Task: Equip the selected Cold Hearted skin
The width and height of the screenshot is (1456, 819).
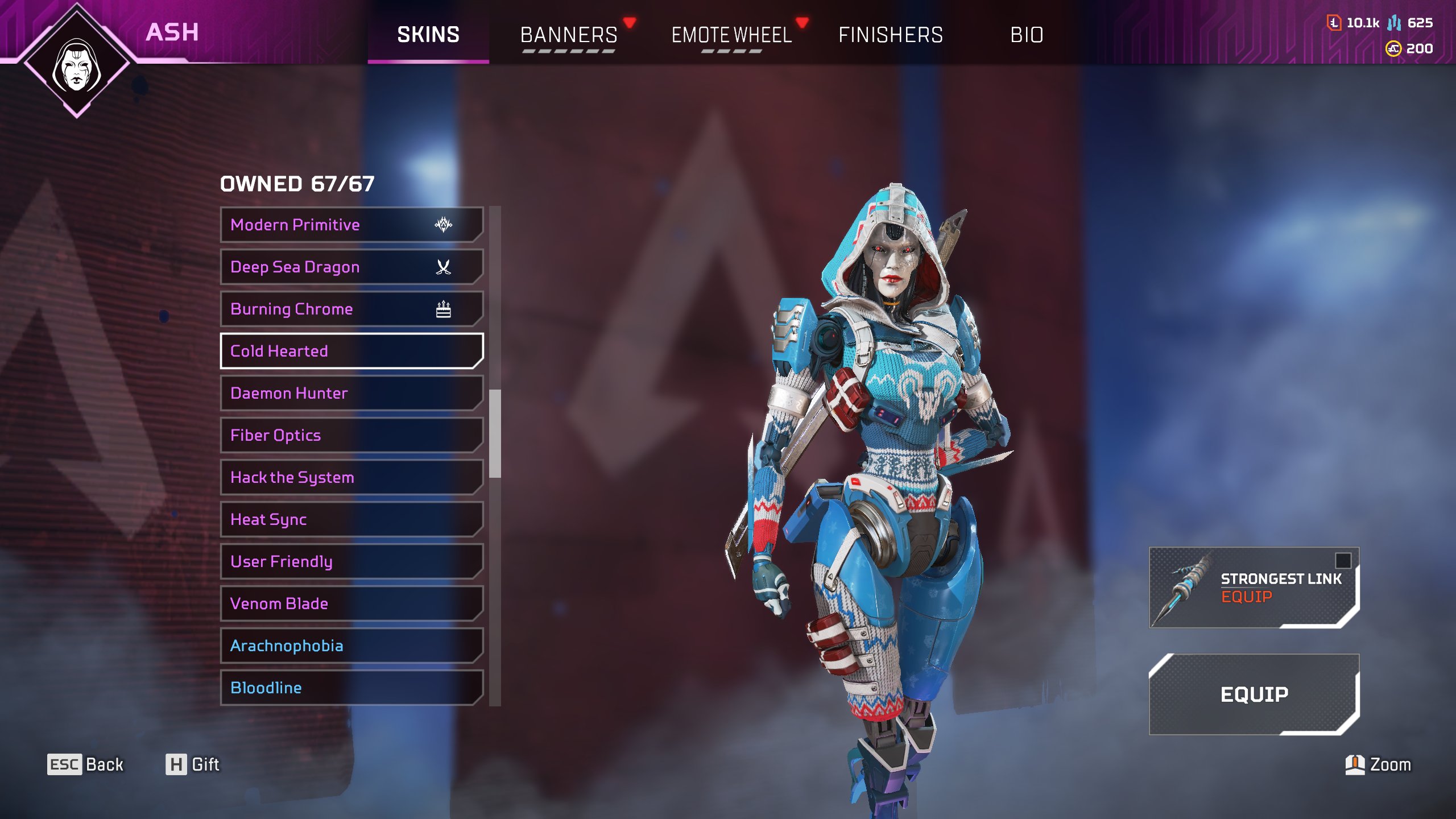Action: click(x=1254, y=694)
